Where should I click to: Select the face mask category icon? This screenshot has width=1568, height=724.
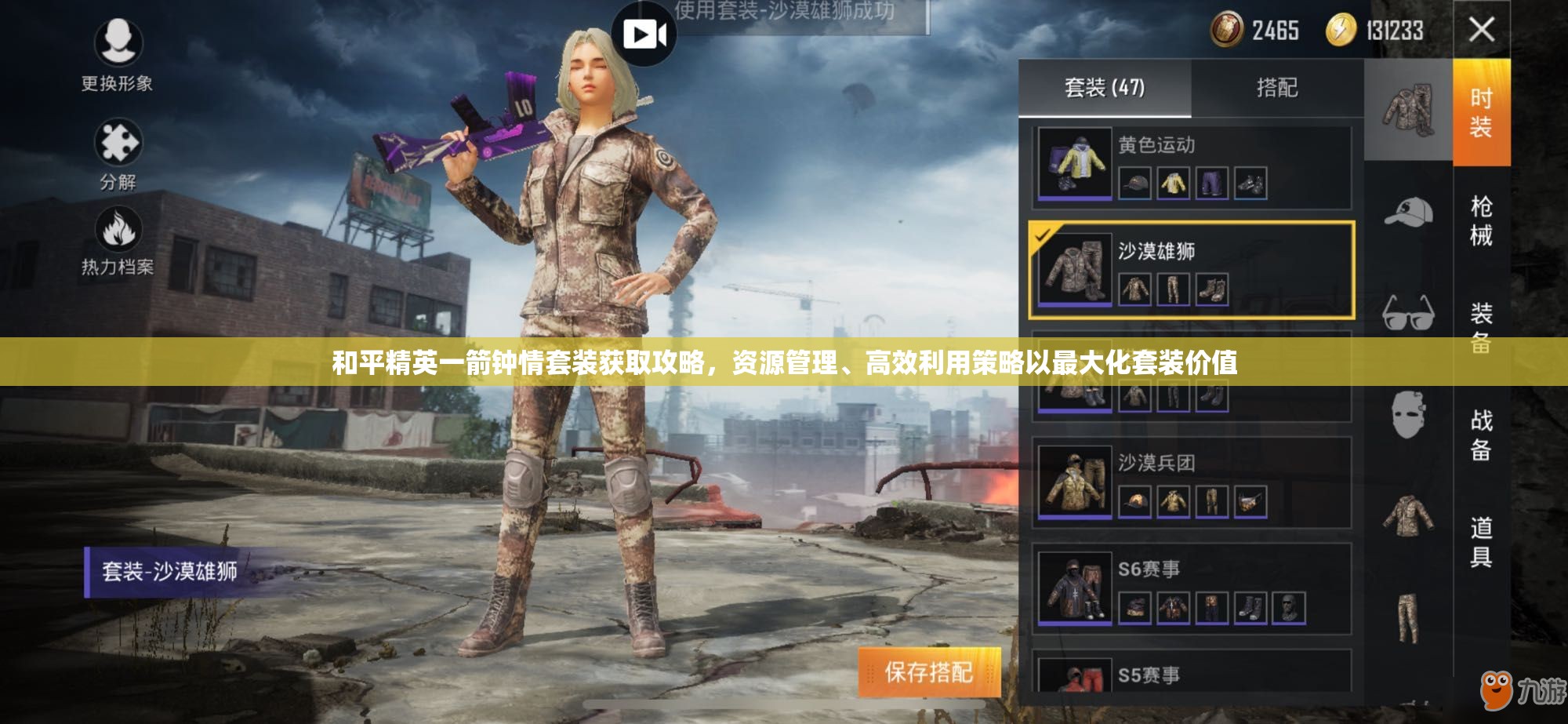coord(1408,414)
